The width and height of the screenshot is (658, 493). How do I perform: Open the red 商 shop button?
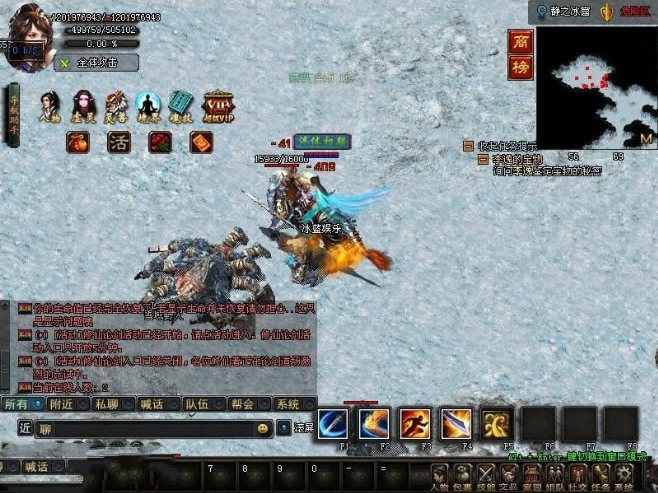pyautogui.click(x=520, y=44)
